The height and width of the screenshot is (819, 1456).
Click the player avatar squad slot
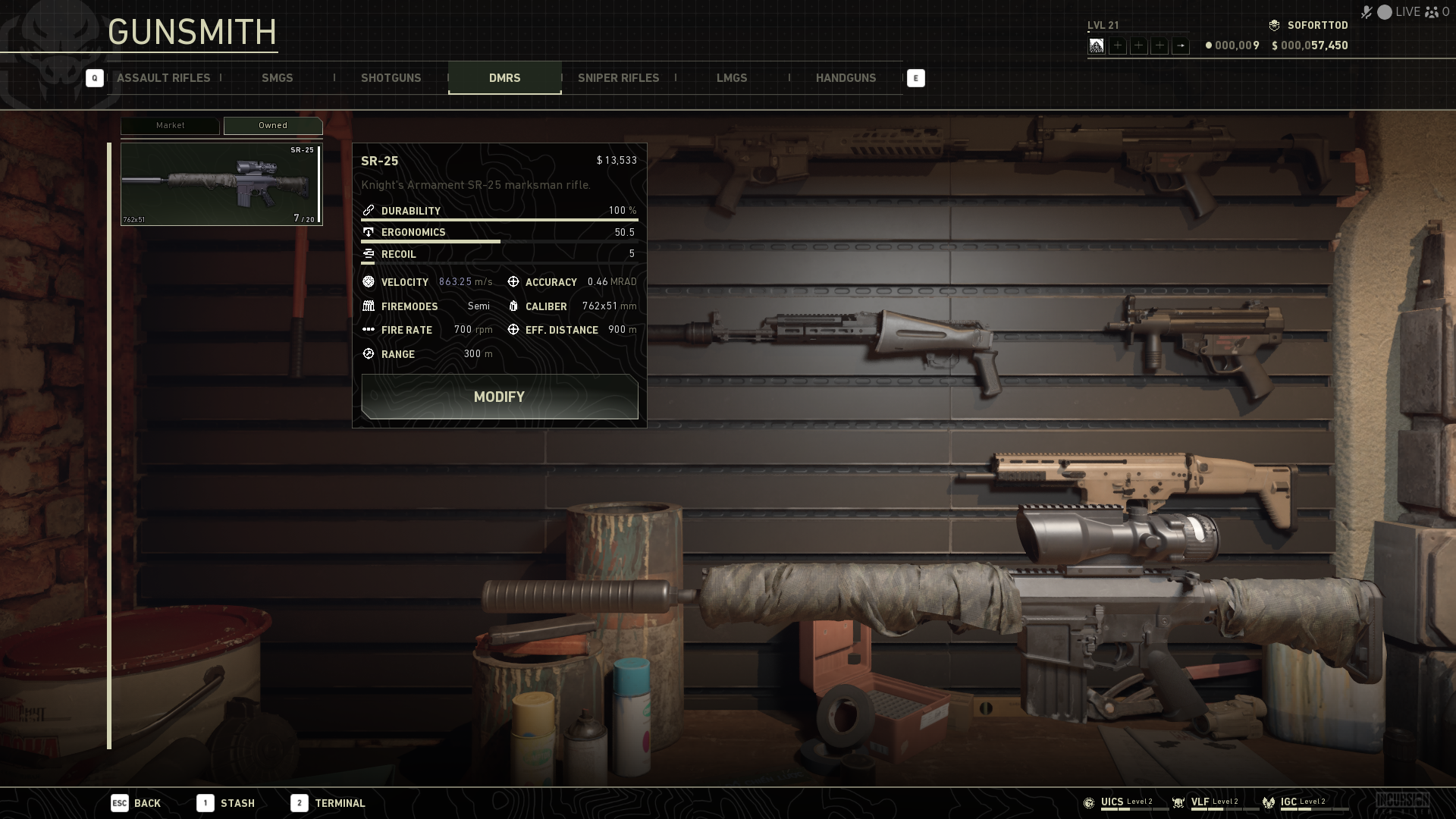[x=1097, y=46]
